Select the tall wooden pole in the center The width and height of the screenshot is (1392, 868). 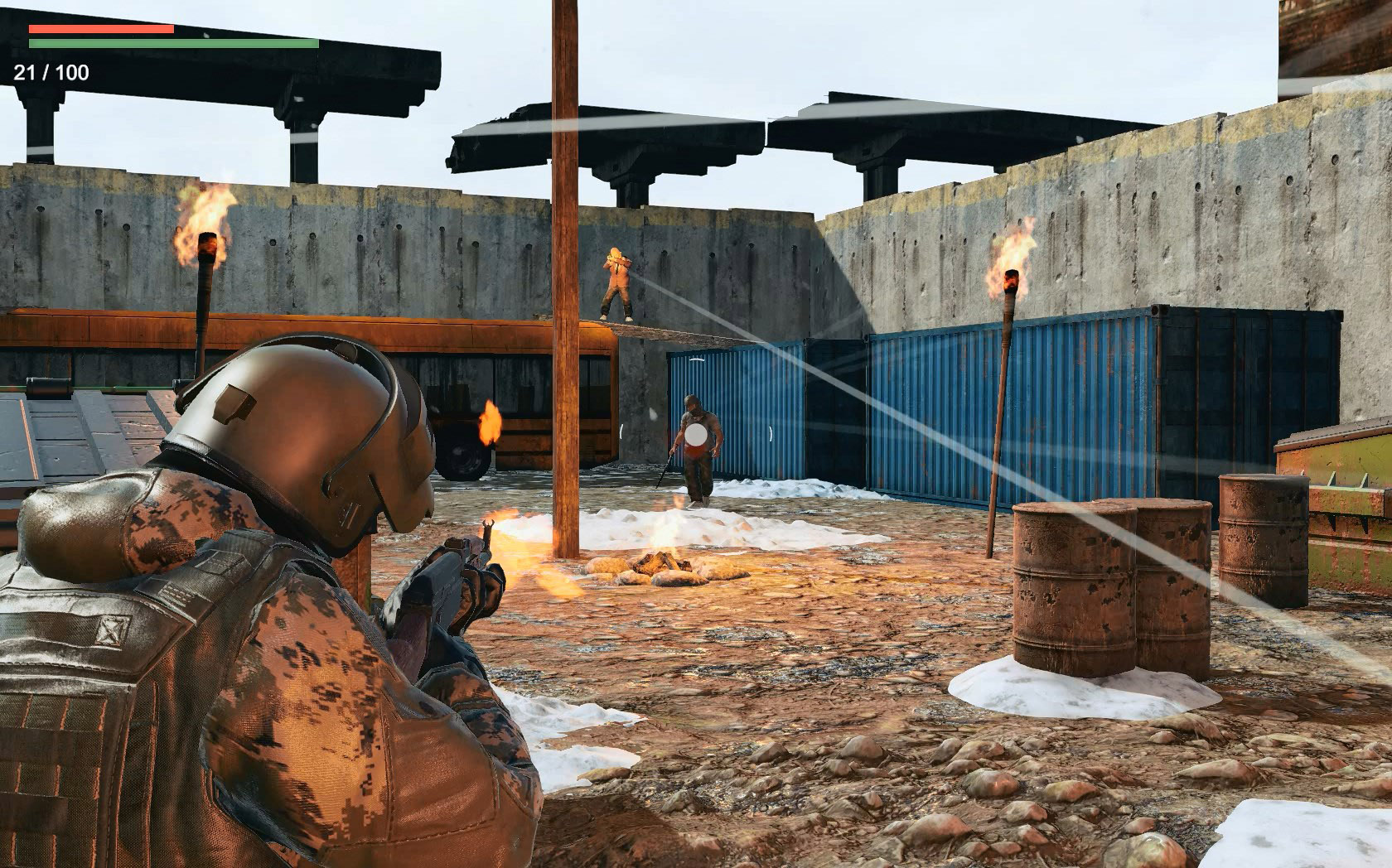[x=568, y=331]
